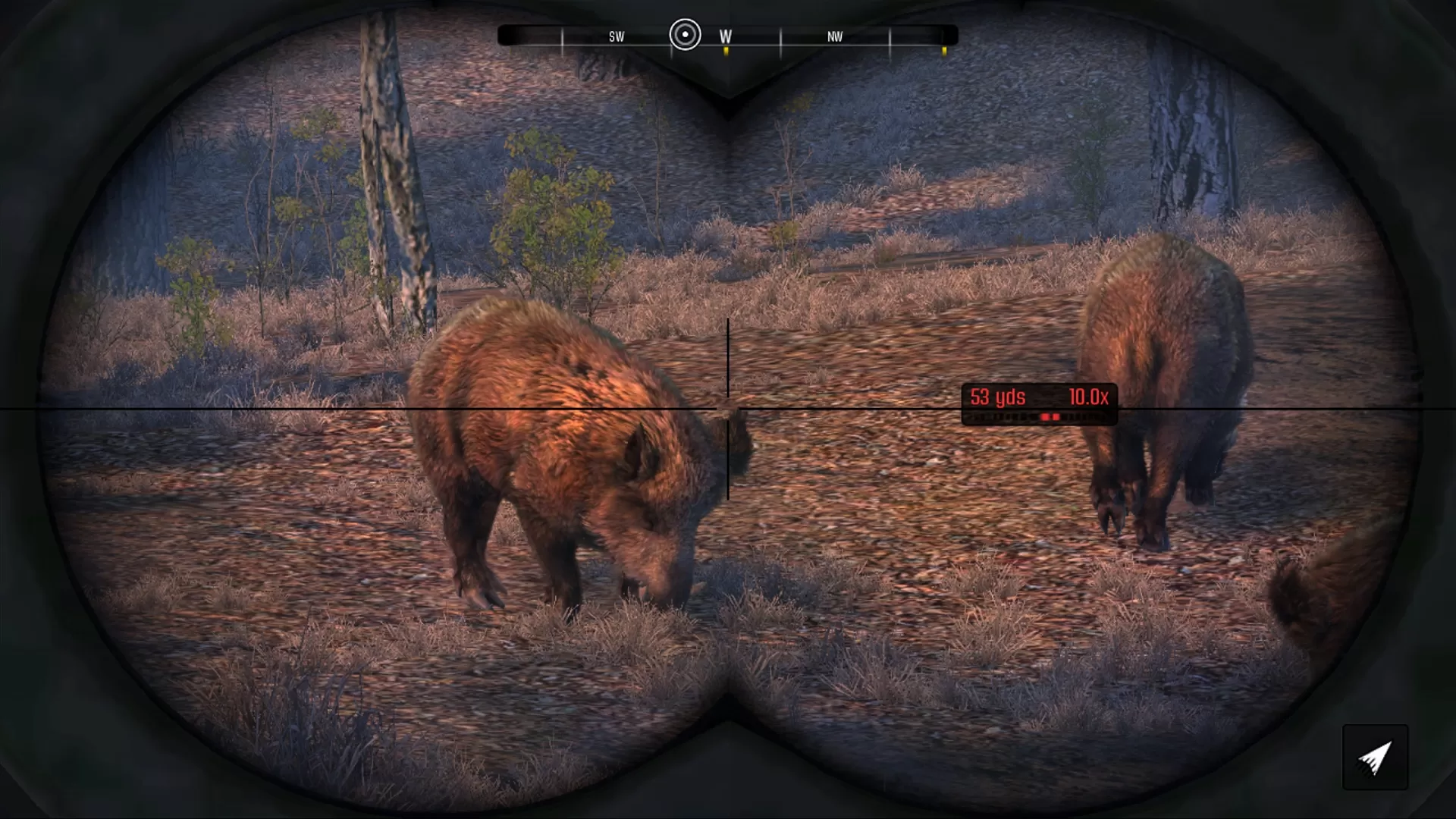Select the circular reticle marker on the compass
This screenshot has width=1456, height=819.
pos(685,35)
